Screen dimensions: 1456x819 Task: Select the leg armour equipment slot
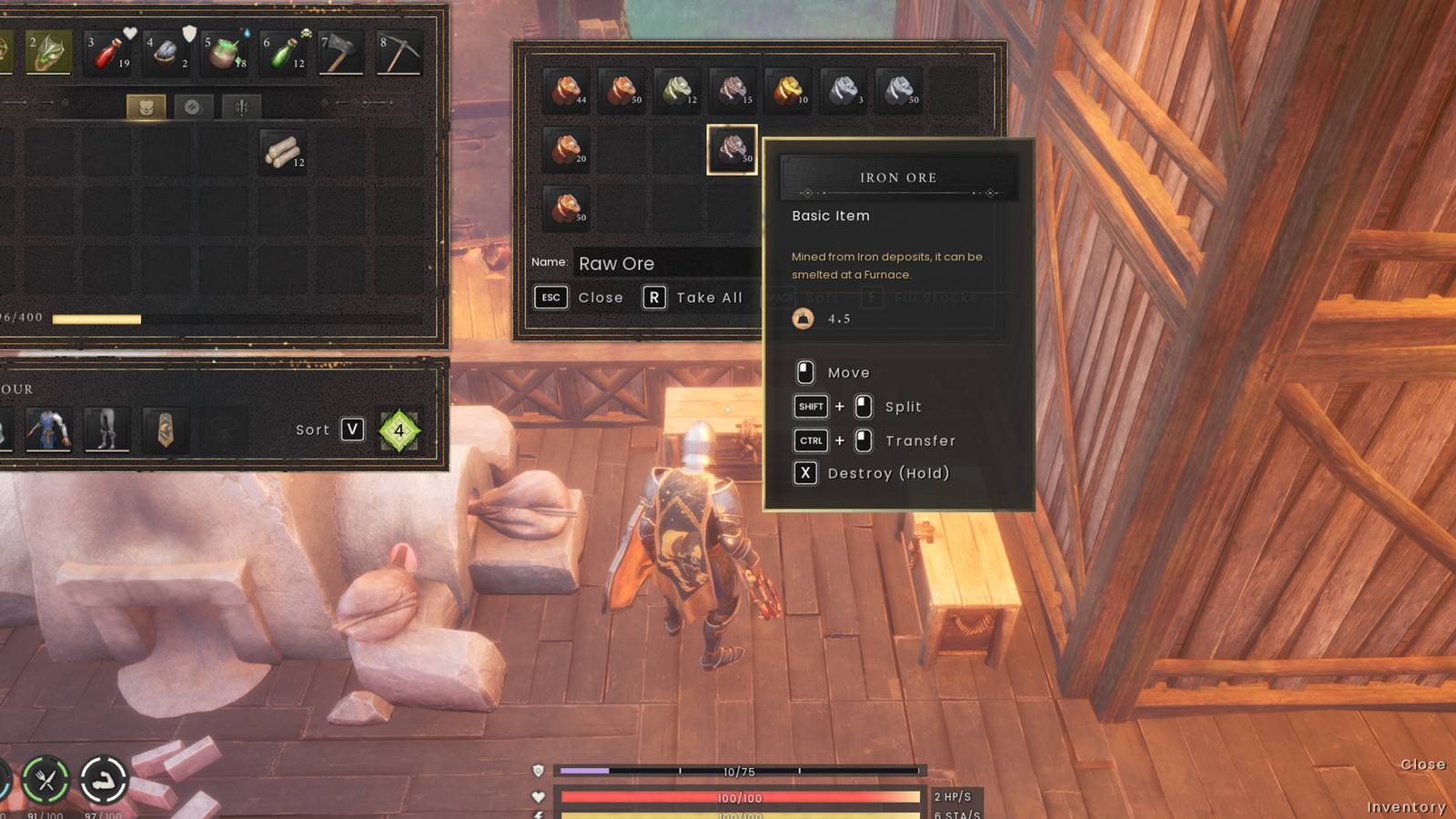click(106, 430)
